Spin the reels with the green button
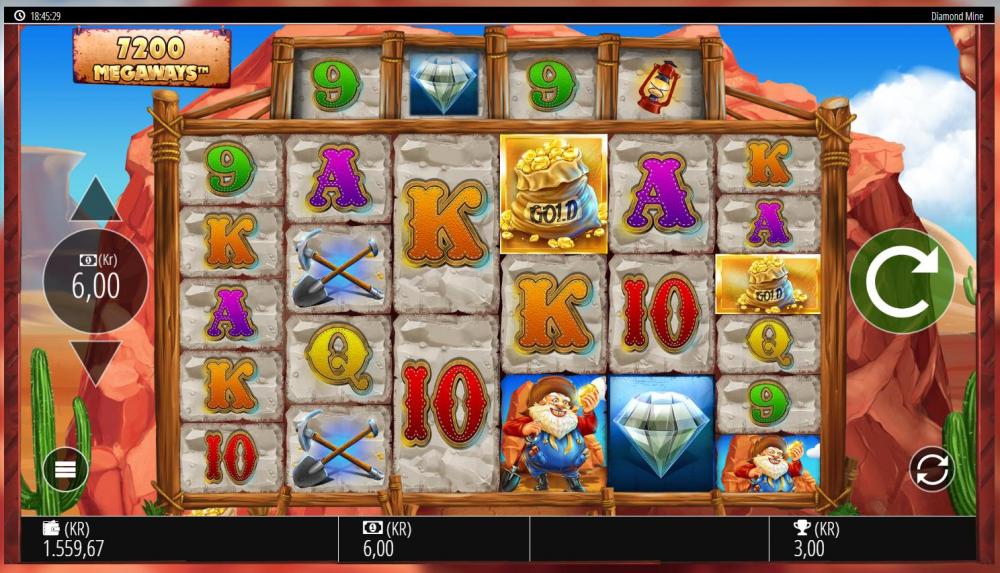 901,281
